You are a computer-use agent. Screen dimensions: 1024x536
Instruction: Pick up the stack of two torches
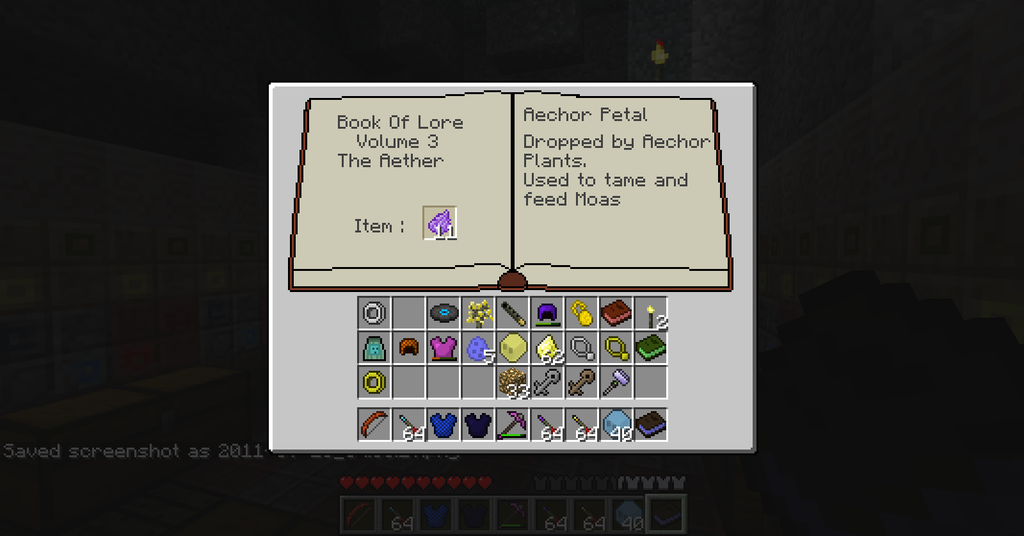pyautogui.click(x=652, y=313)
